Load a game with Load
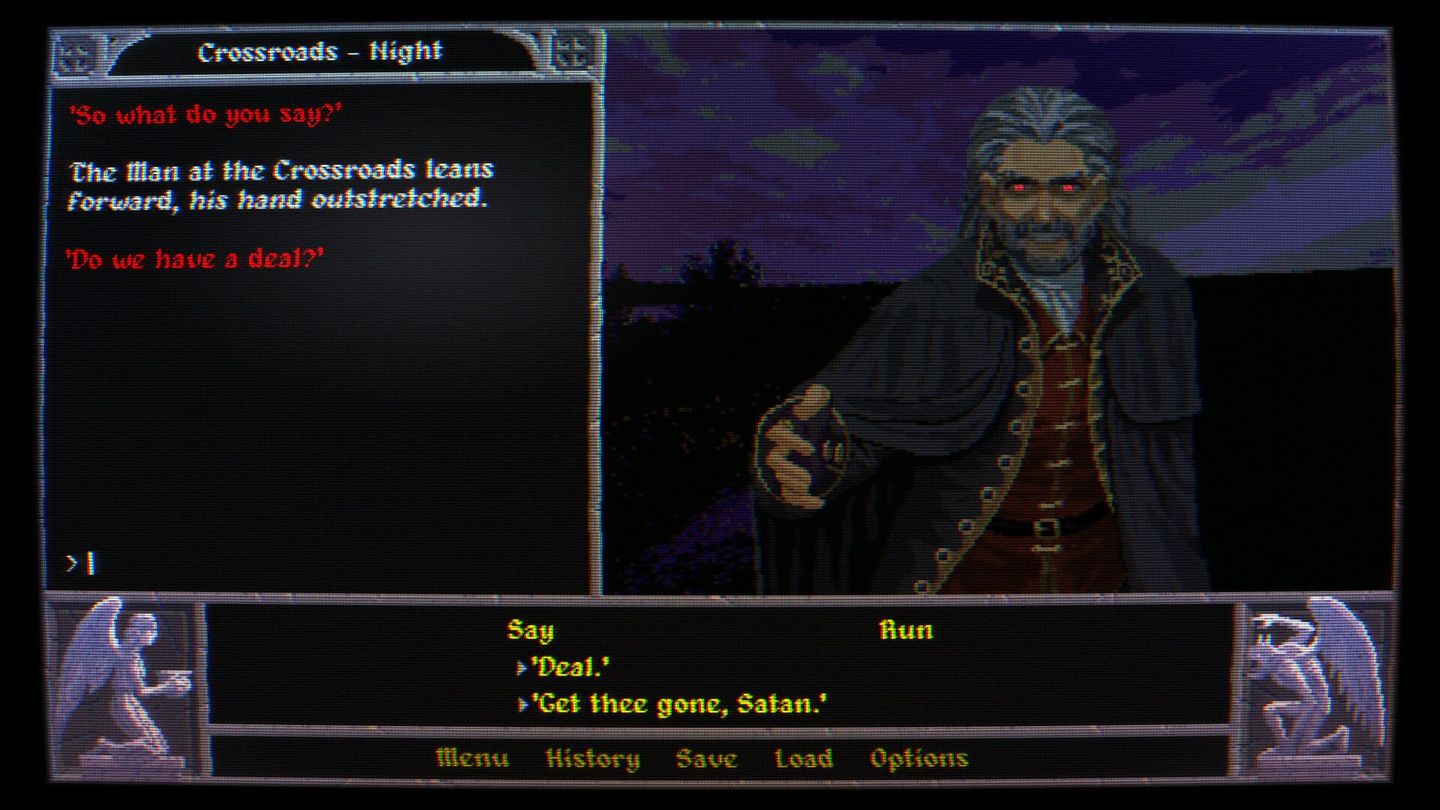The width and height of the screenshot is (1440, 810). [x=804, y=758]
